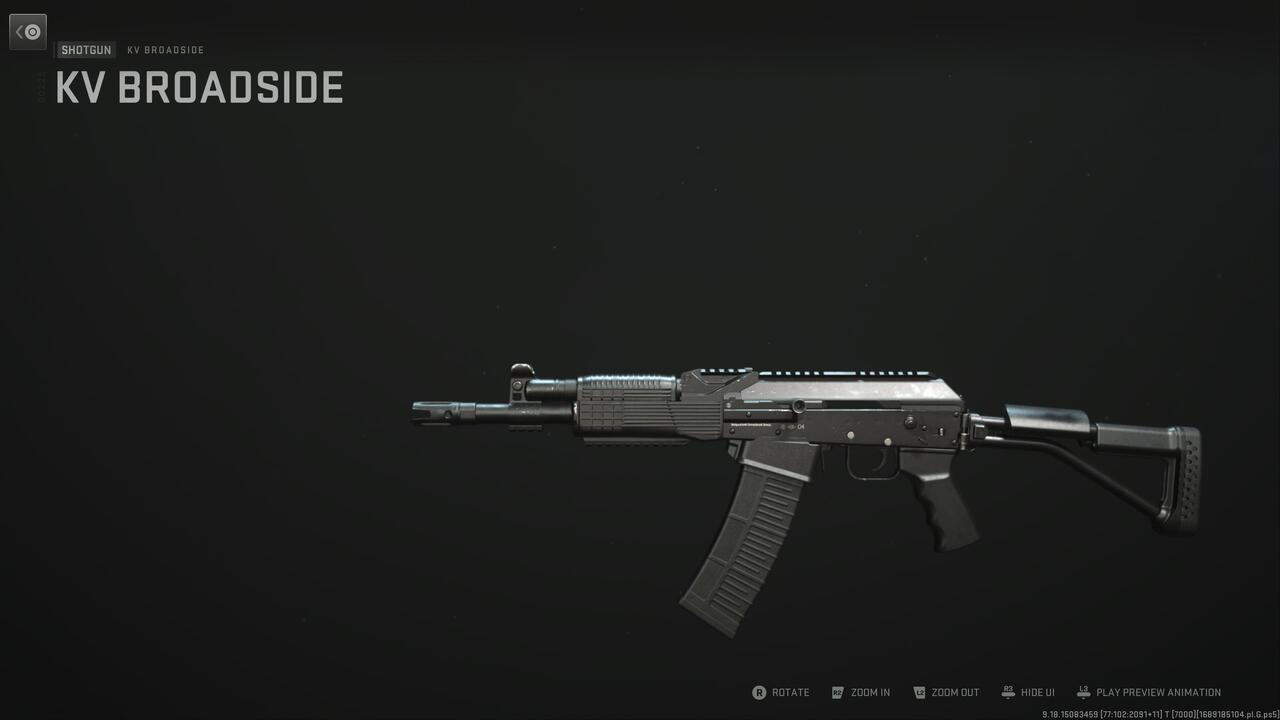Click the ROTATE label in the bottom bar

click(x=790, y=692)
